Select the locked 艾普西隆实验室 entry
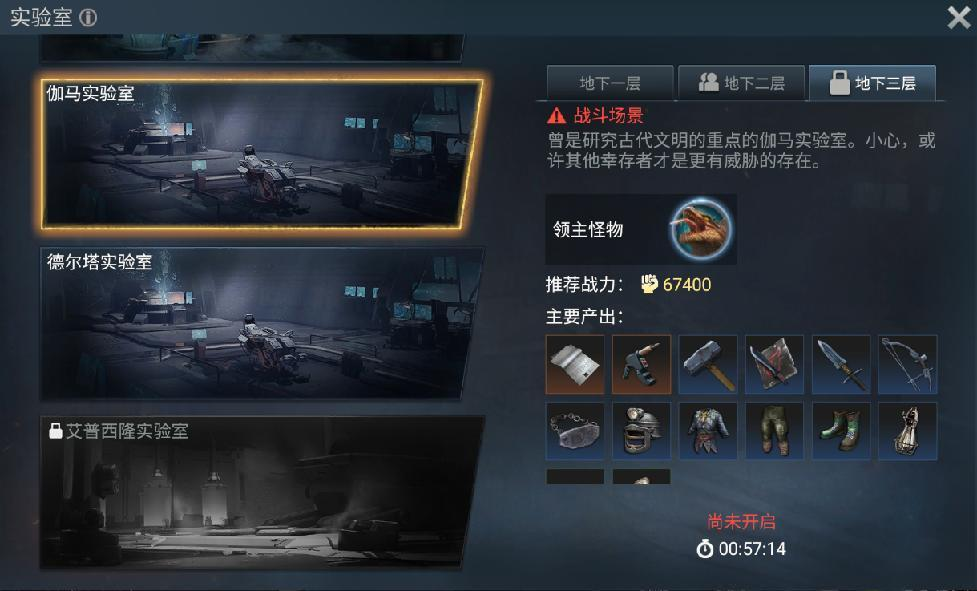977x591 pixels. (260, 492)
